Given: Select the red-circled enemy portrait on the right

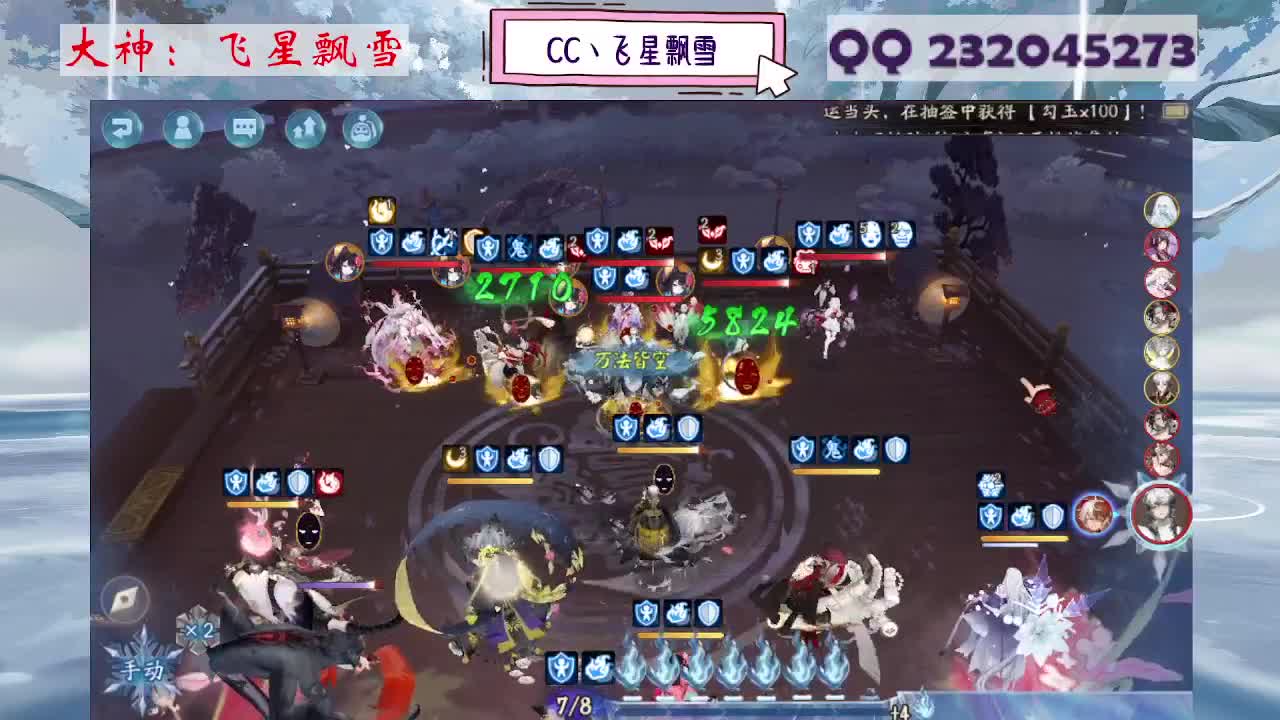Looking at the screenshot, I should (x=1160, y=245).
